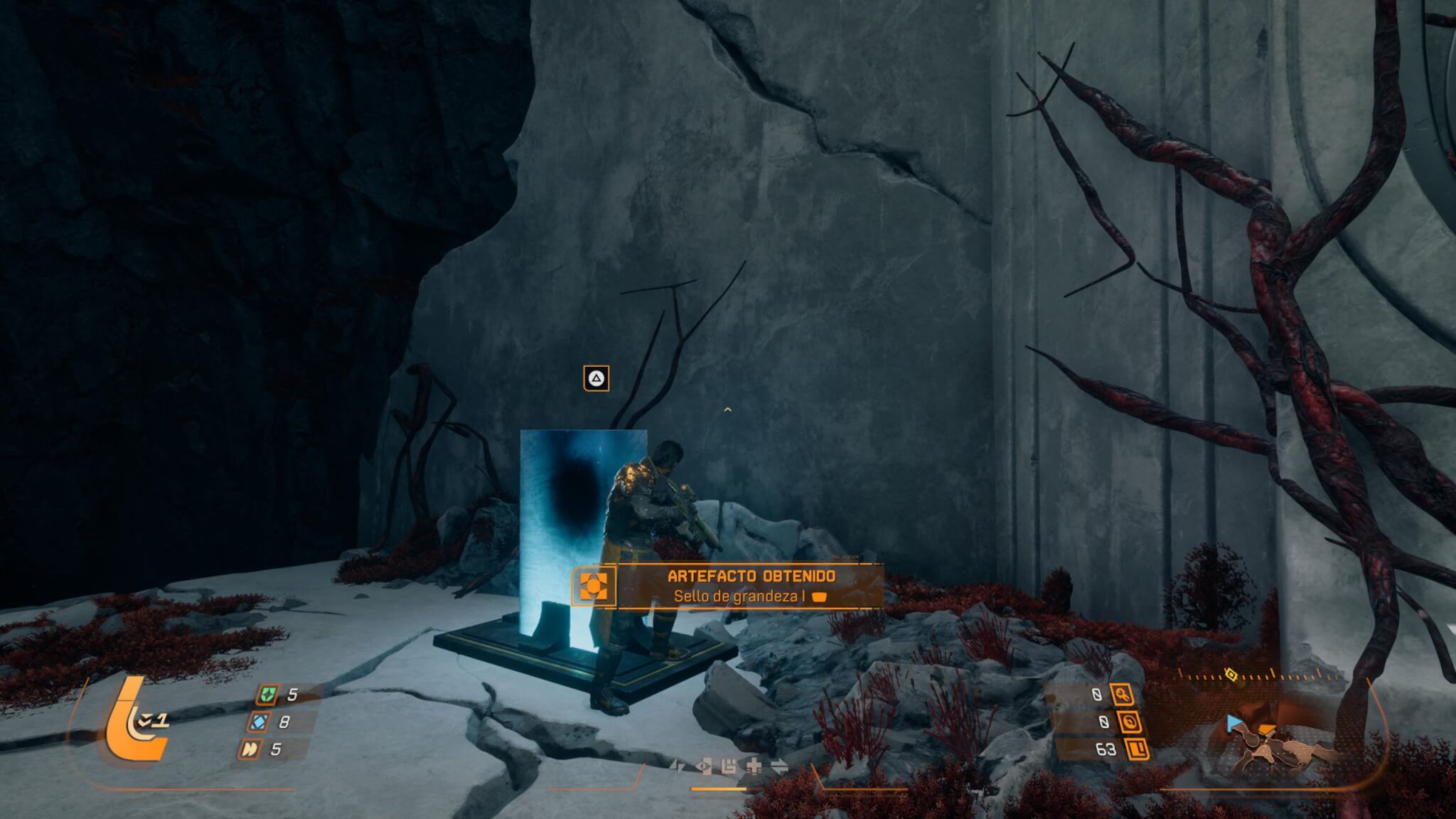
Task: Click the yellow diamond compass marker
Action: (1231, 673)
